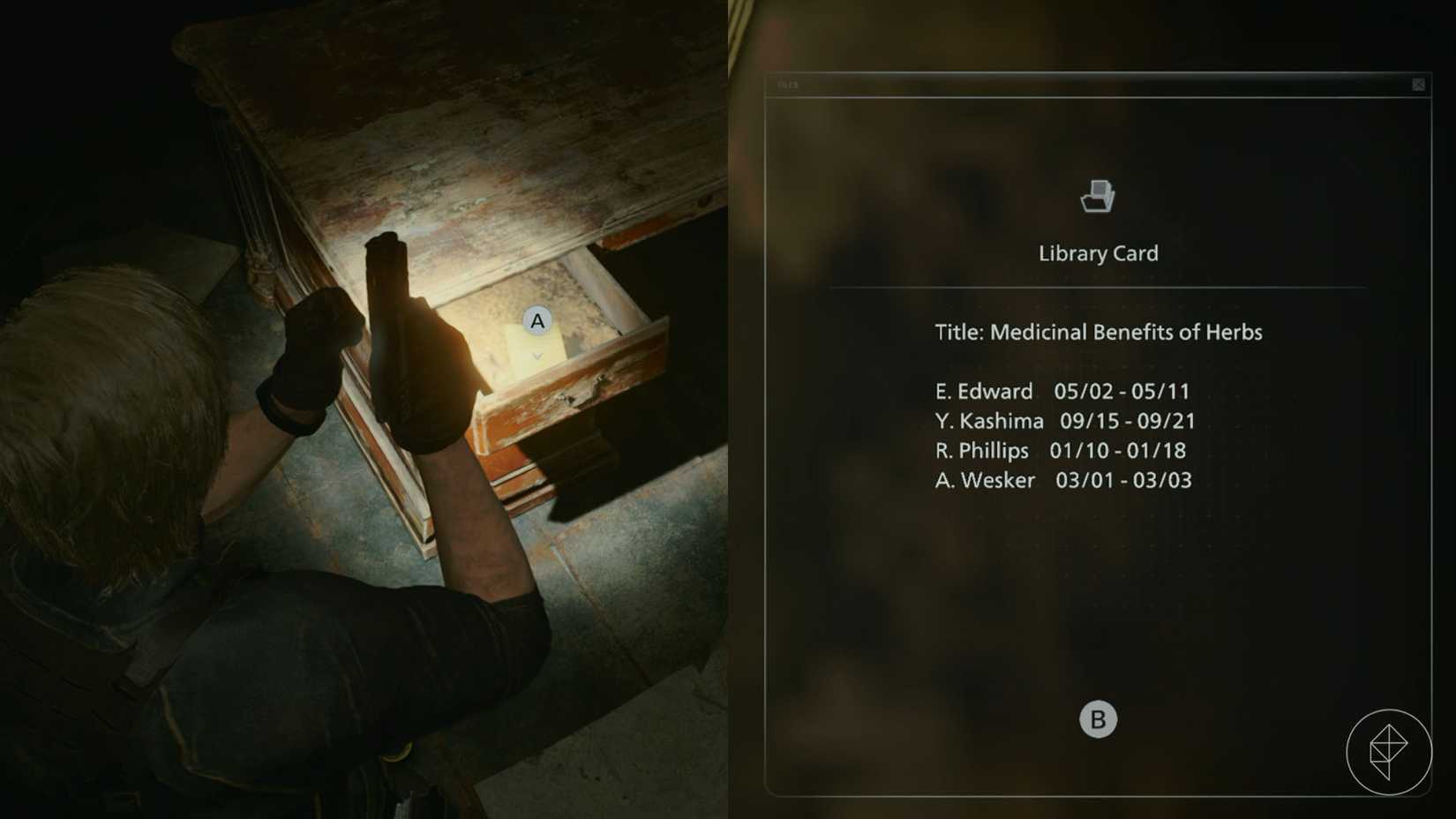Switch to the FILES tab header
The height and width of the screenshot is (819, 1456).
[x=788, y=85]
